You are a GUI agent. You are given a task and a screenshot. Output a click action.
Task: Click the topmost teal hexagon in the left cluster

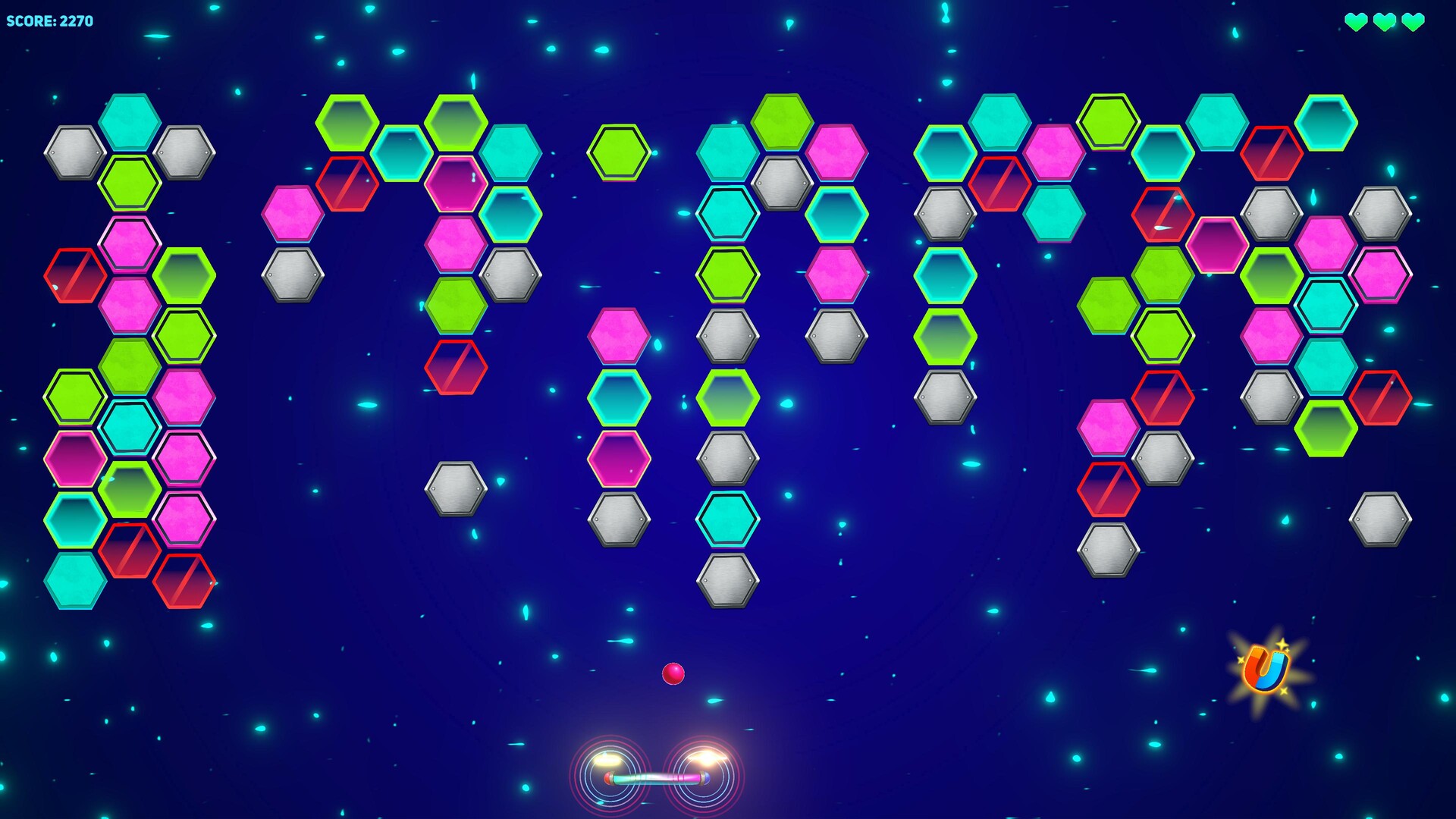(x=130, y=121)
